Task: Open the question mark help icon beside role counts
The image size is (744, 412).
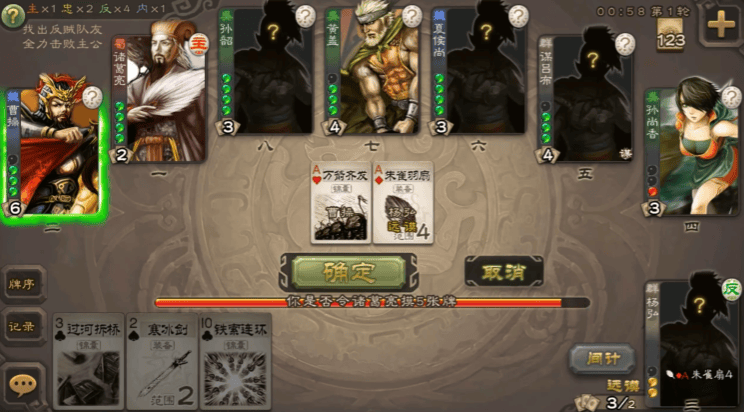Action: [12, 18]
